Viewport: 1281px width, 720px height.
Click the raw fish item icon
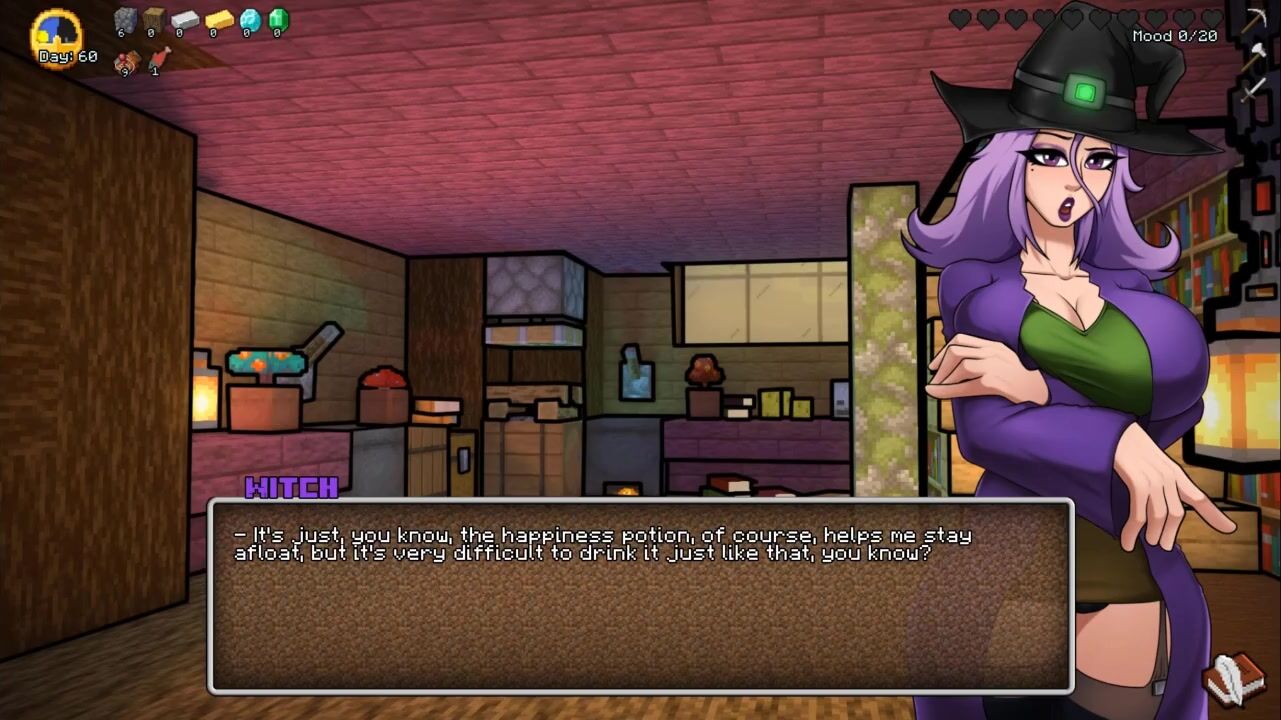(158, 60)
